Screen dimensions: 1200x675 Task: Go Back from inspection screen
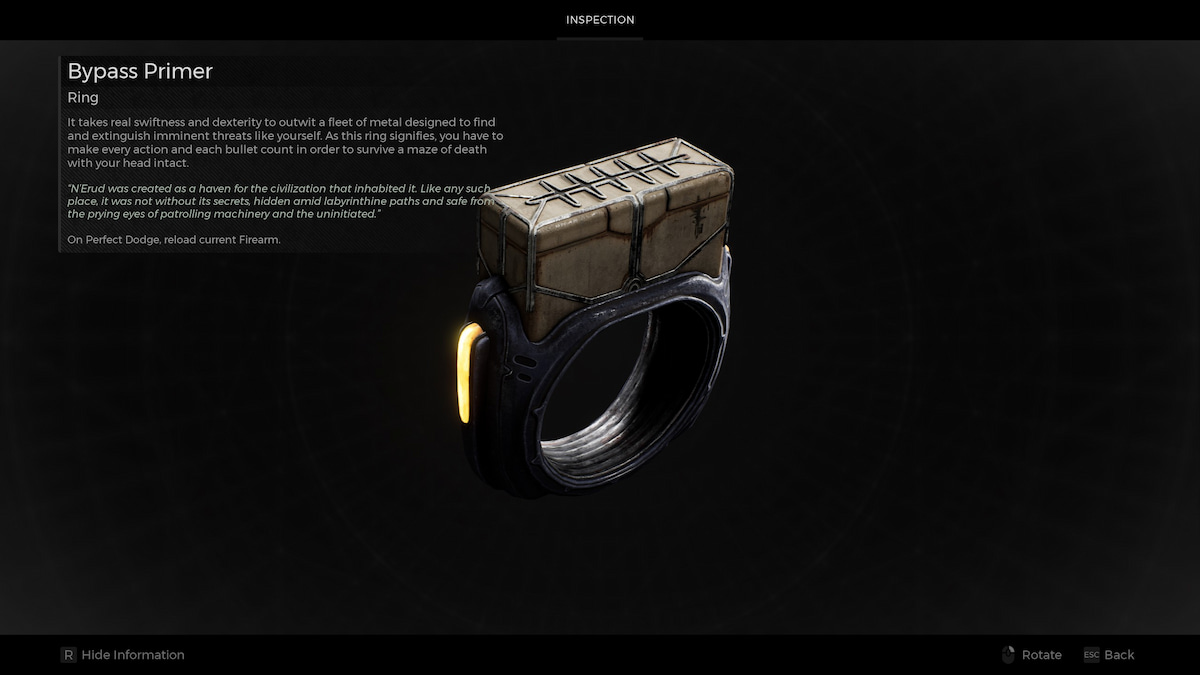(x=1109, y=655)
